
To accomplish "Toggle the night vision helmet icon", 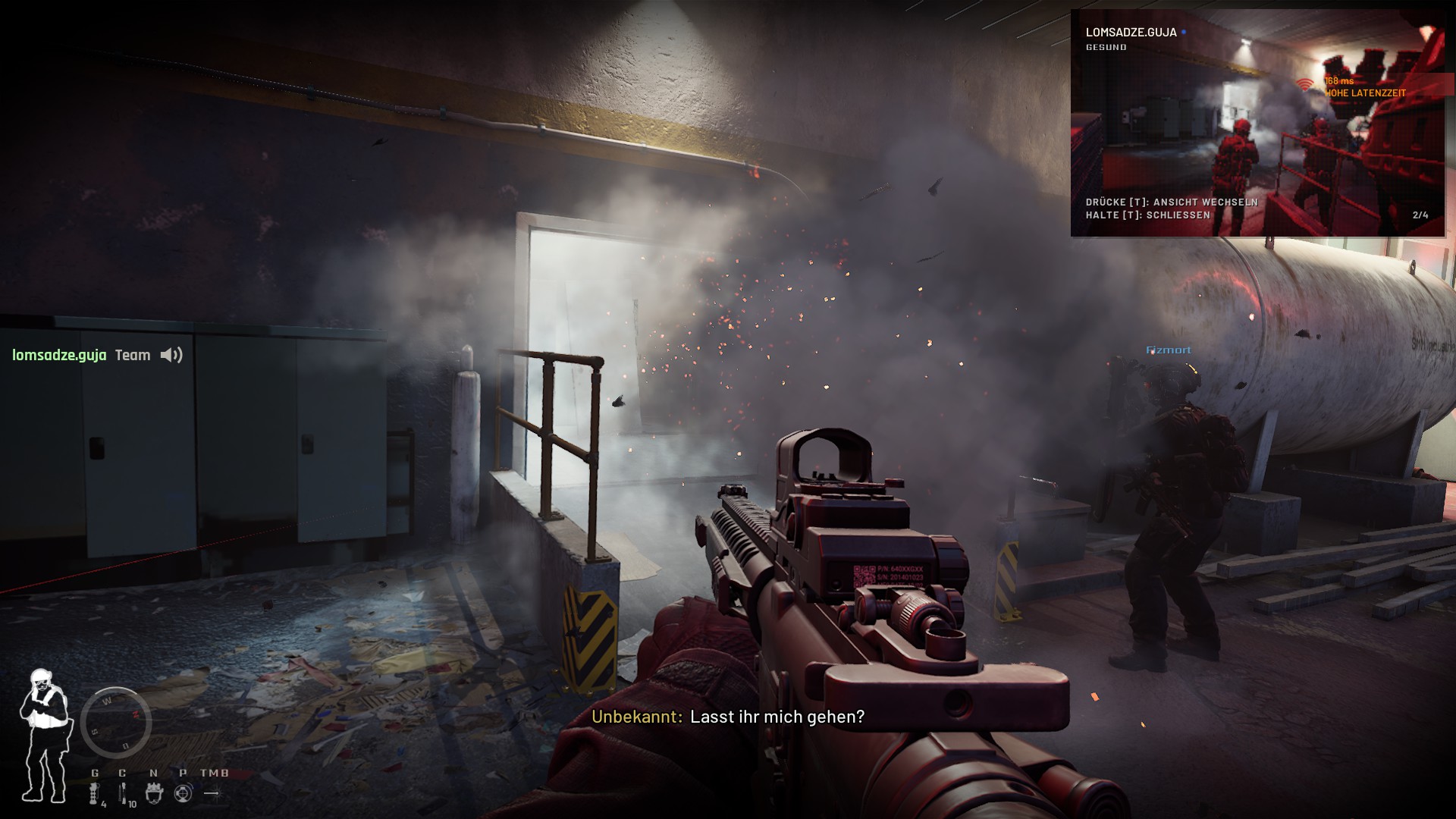I will 154,793.
